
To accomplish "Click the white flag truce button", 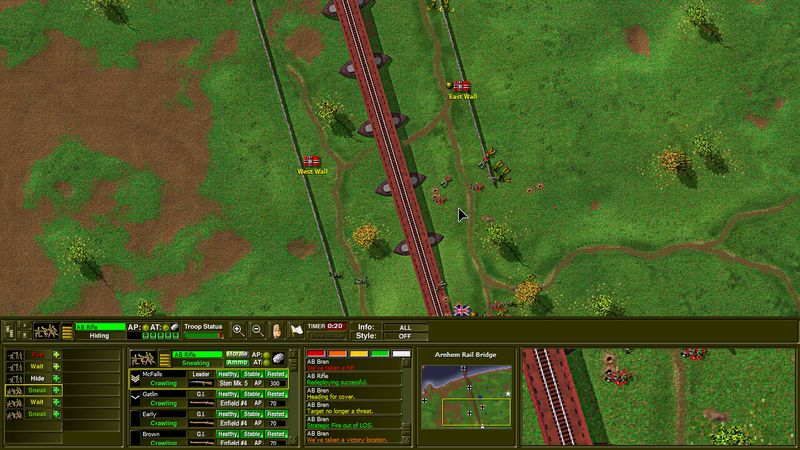I will 296,329.
